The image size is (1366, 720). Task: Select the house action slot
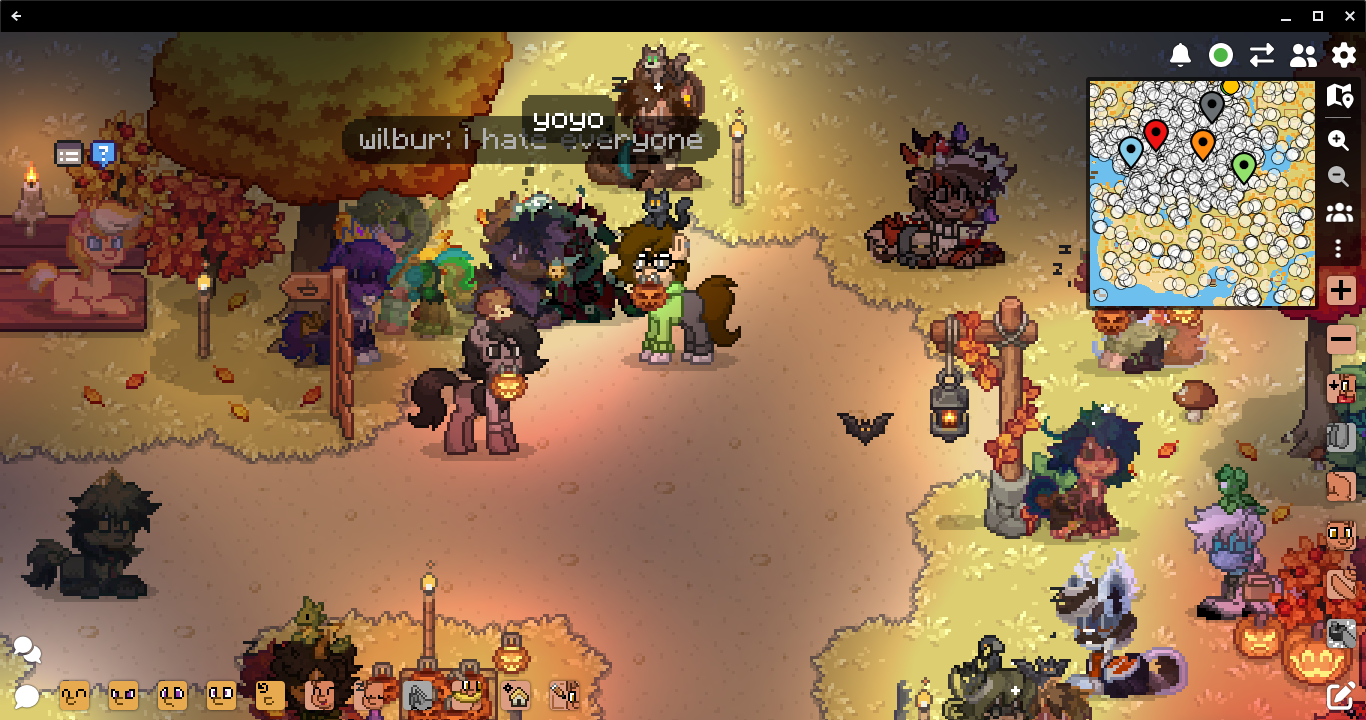[x=516, y=695]
